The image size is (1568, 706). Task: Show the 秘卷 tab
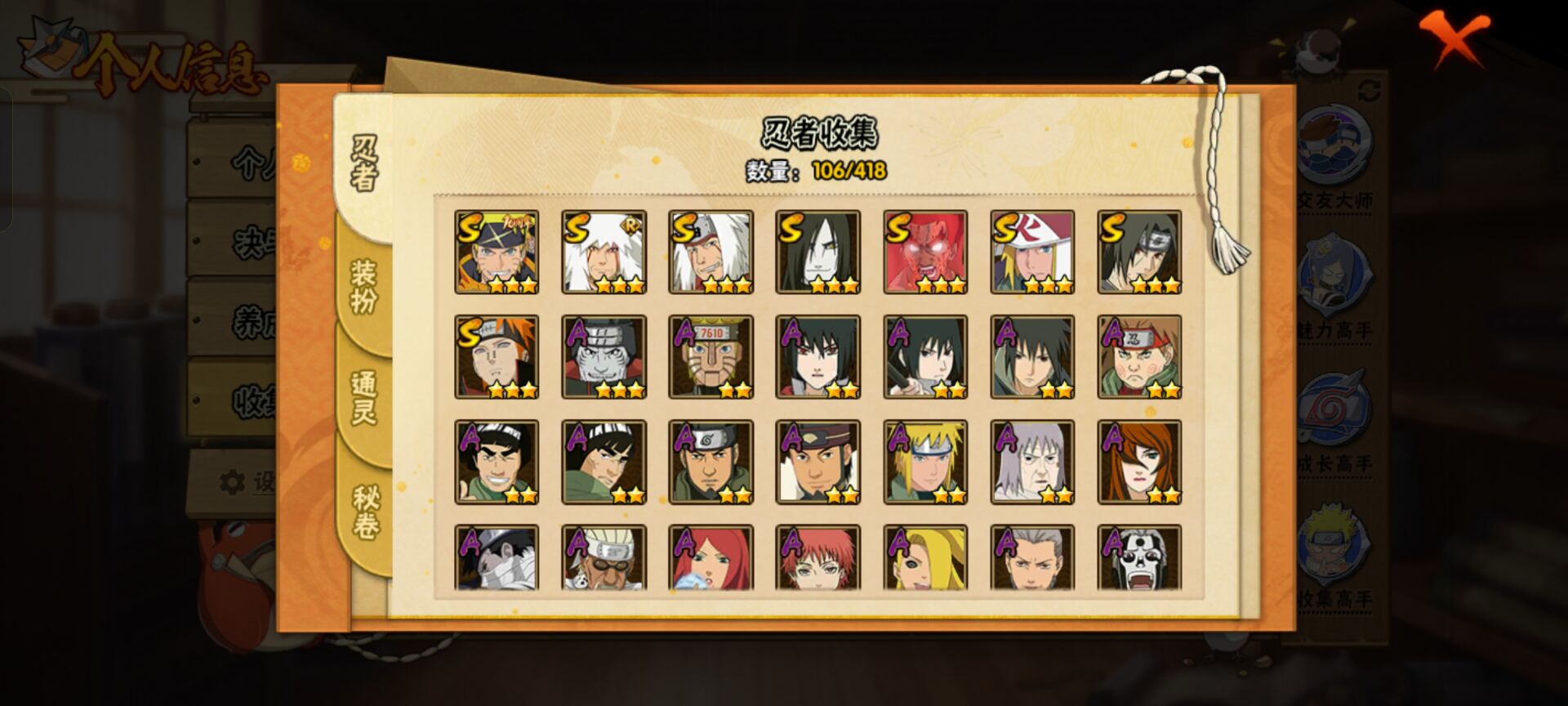click(x=364, y=512)
